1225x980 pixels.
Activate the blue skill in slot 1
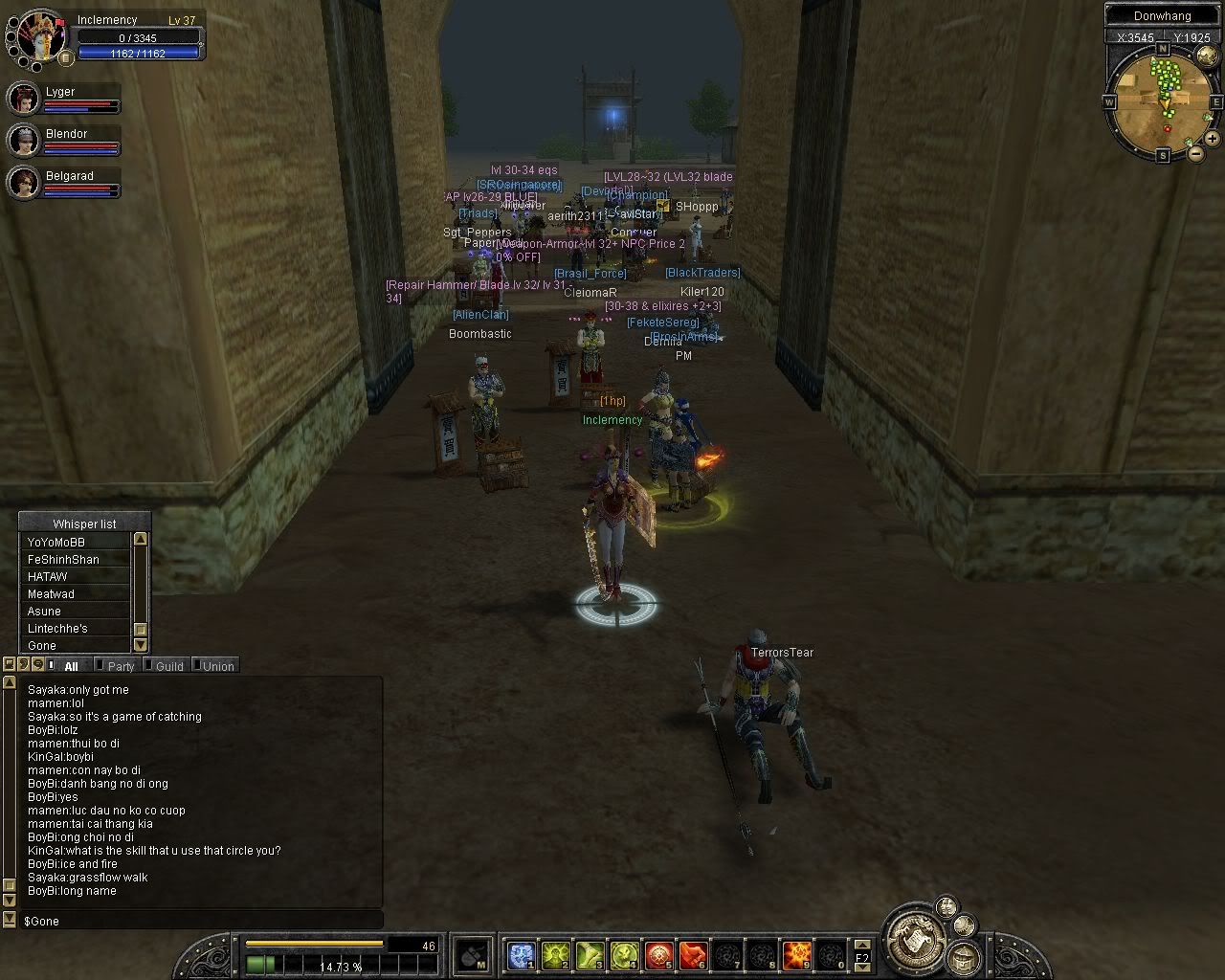coord(521,955)
